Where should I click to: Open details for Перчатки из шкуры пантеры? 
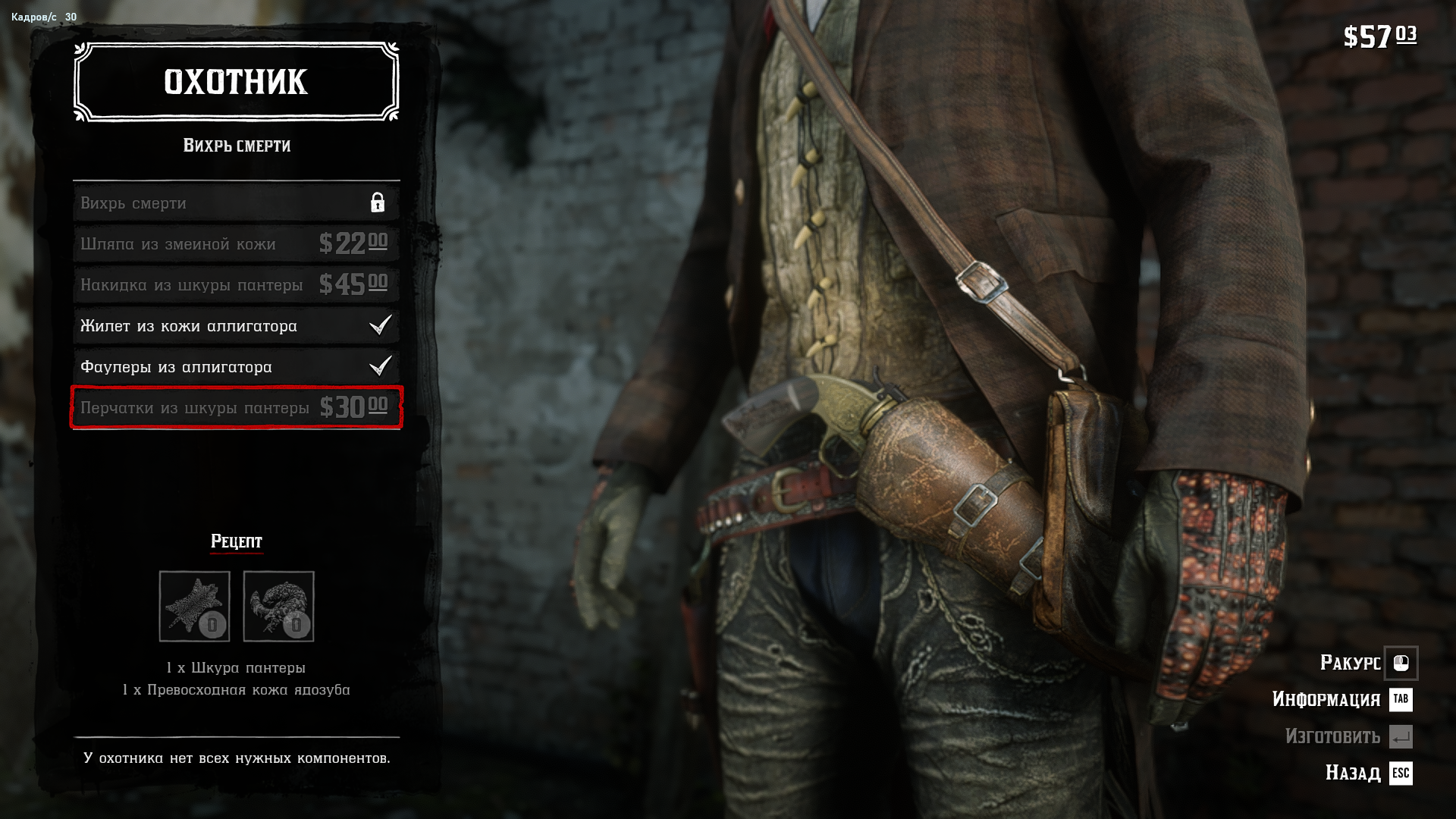pos(235,407)
